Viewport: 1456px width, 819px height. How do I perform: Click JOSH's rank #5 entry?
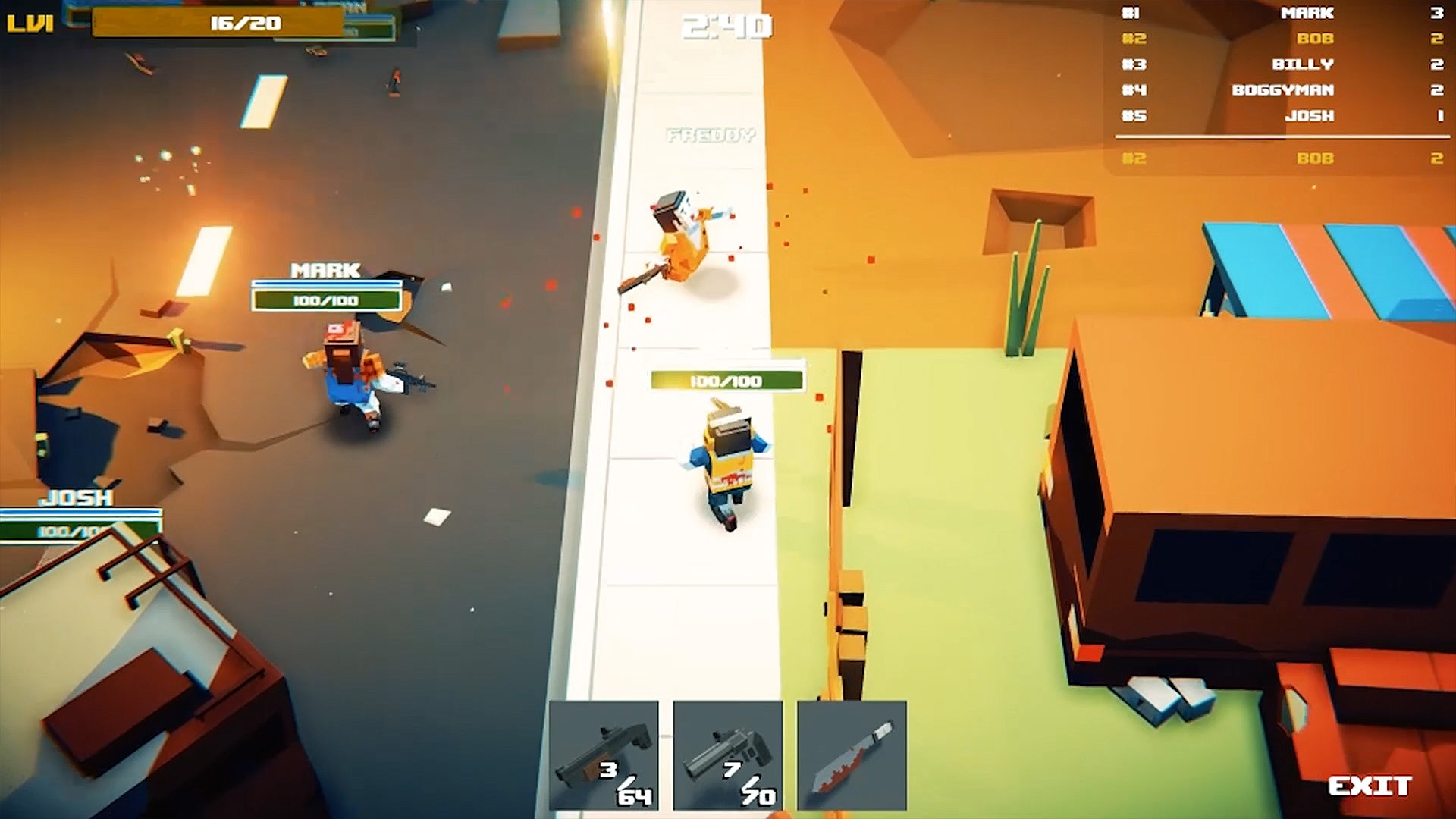click(1282, 115)
